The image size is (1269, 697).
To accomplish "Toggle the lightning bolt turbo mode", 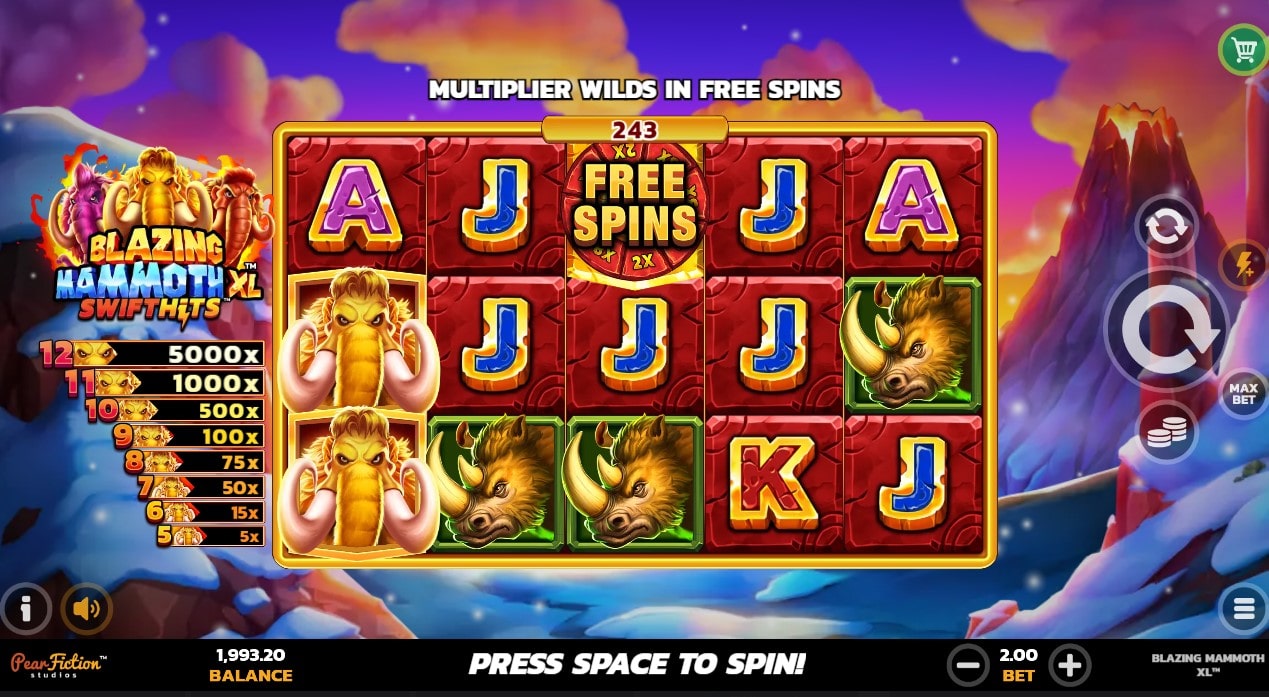I will [1243, 266].
